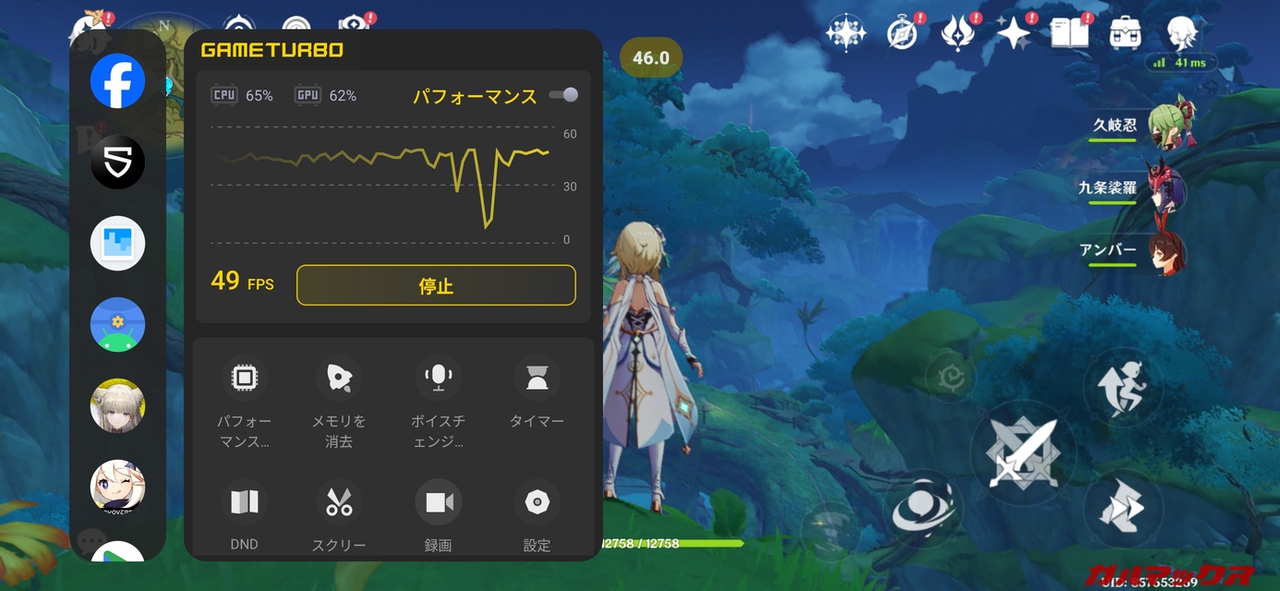Switch to party member アンバー

pos(1166,250)
